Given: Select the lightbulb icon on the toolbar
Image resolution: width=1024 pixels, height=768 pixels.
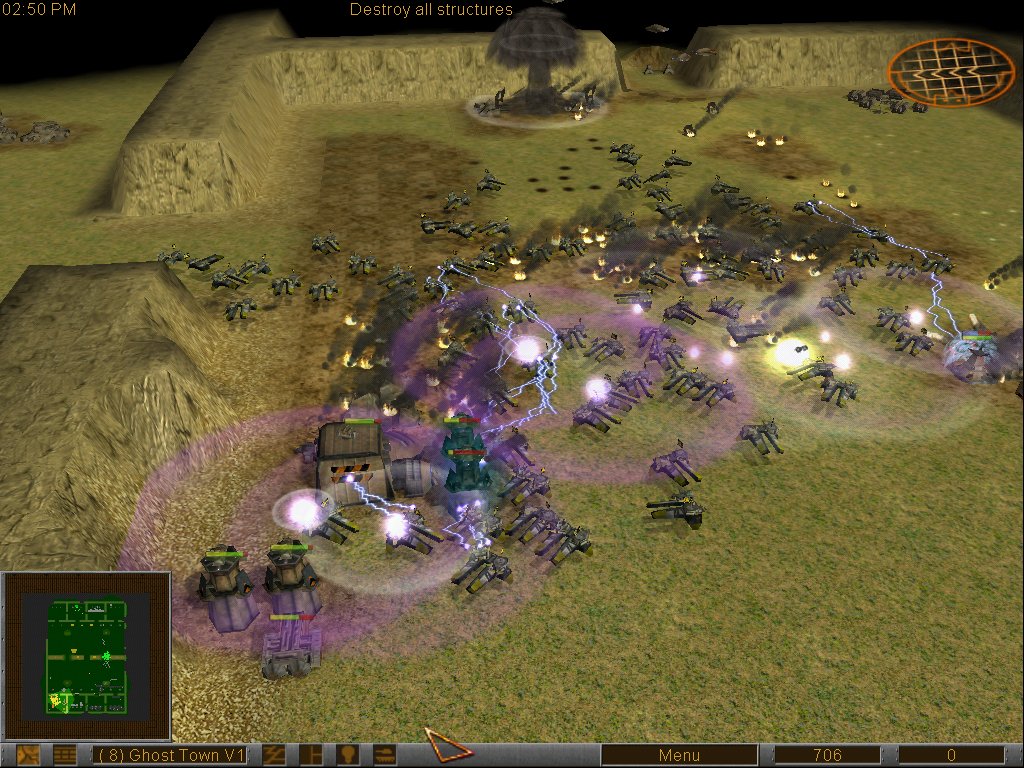Looking at the screenshot, I should (x=347, y=755).
